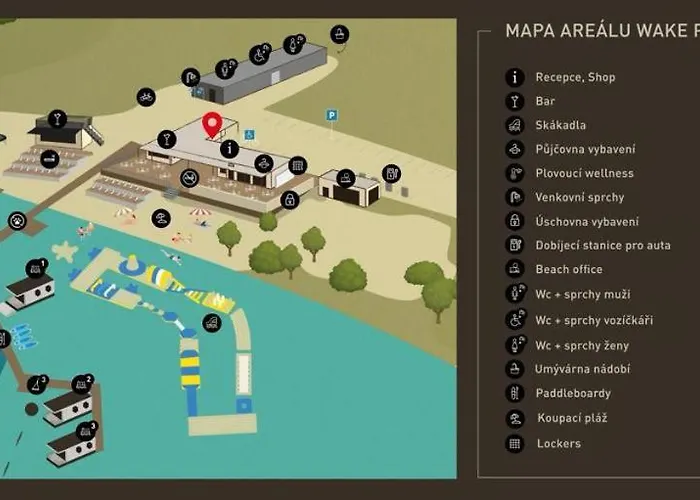Image resolution: width=700 pixels, height=500 pixels.
Task: Choose the Bar legend entry
Action: [545, 101]
